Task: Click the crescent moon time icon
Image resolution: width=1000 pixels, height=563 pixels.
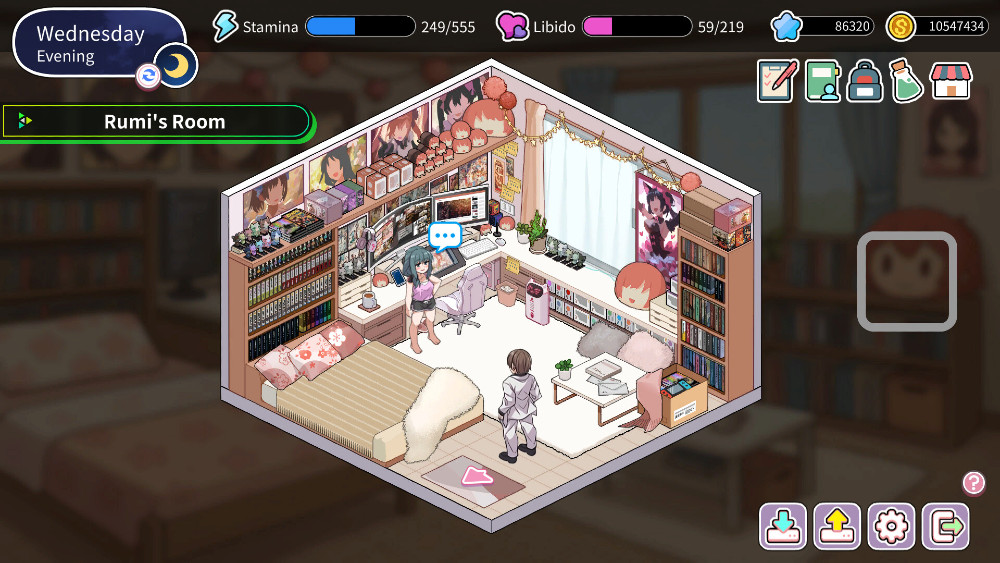Action: click(177, 66)
